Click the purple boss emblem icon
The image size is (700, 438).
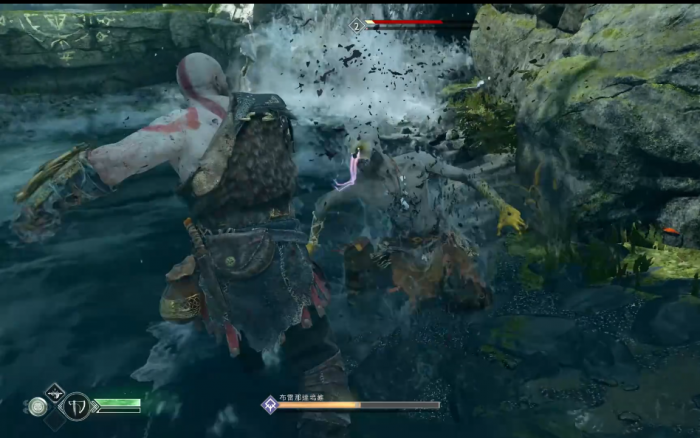tap(268, 404)
